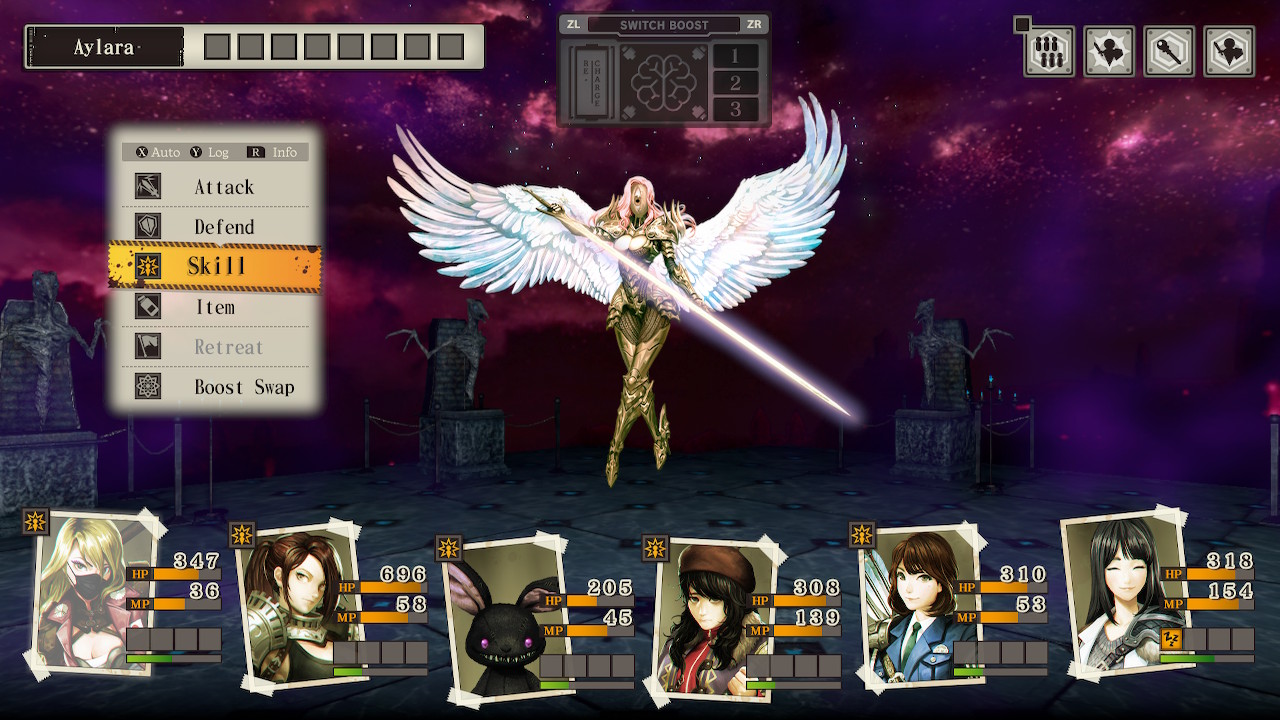Open the Item menu
The image size is (1280, 720).
pyautogui.click(x=216, y=307)
